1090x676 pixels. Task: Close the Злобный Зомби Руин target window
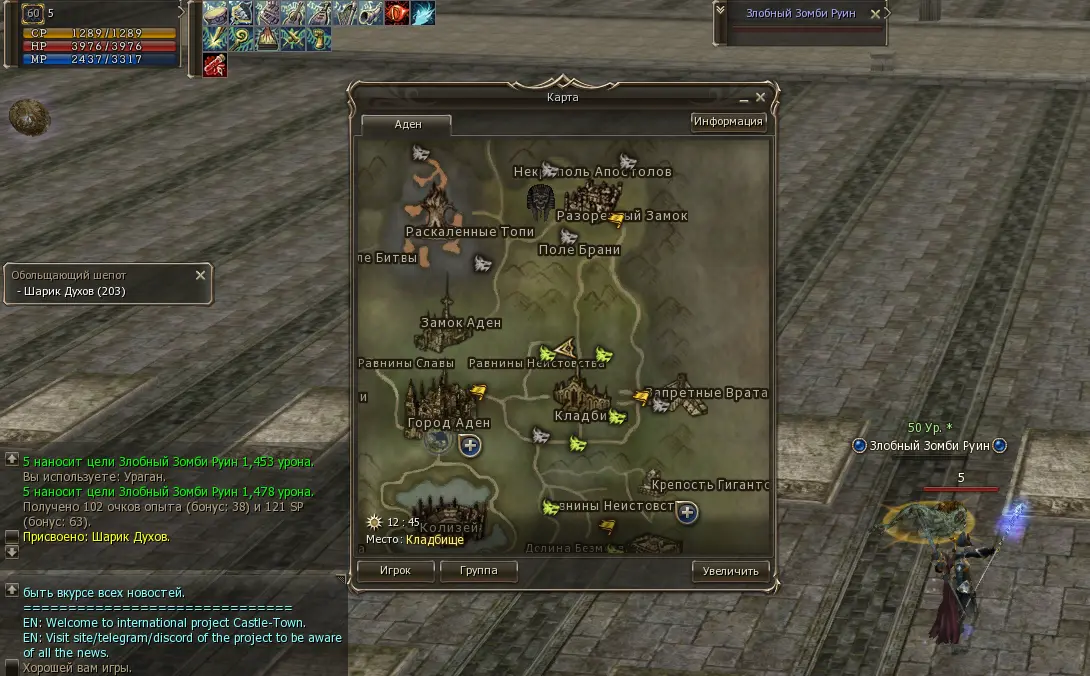(876, 14)
